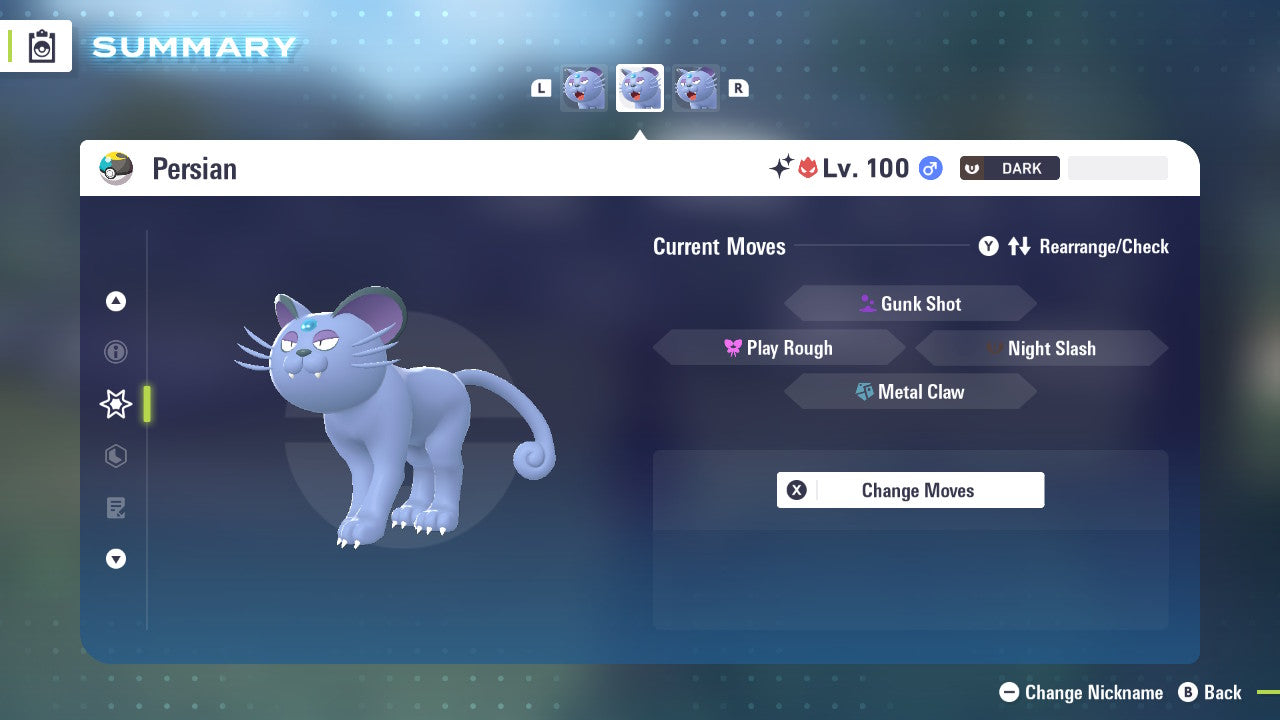Click the highlighted green indicator bar
This screenshot has width=1280, height=720.
point(146,404)
